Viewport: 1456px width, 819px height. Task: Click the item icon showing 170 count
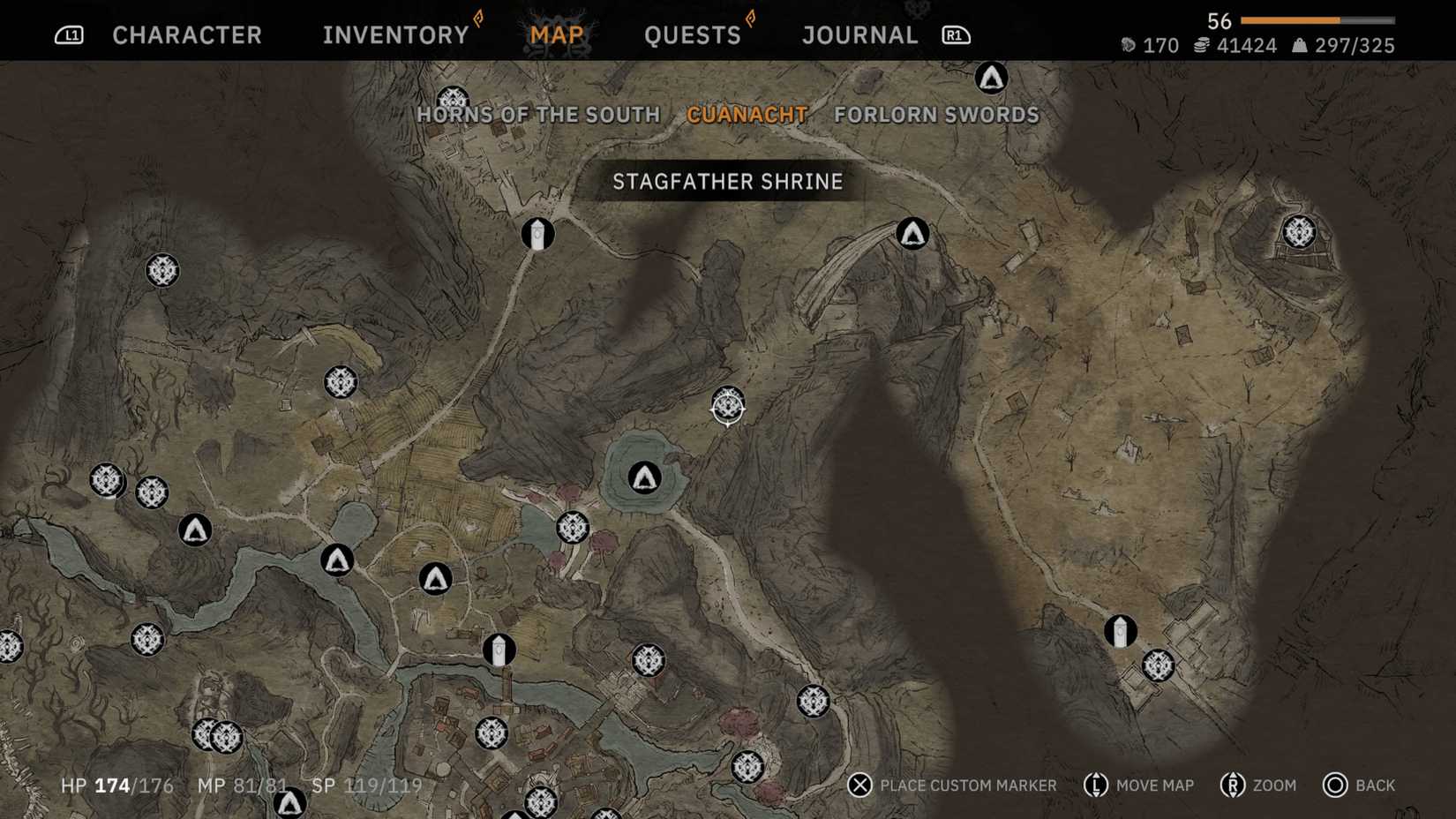(1128, 45)
